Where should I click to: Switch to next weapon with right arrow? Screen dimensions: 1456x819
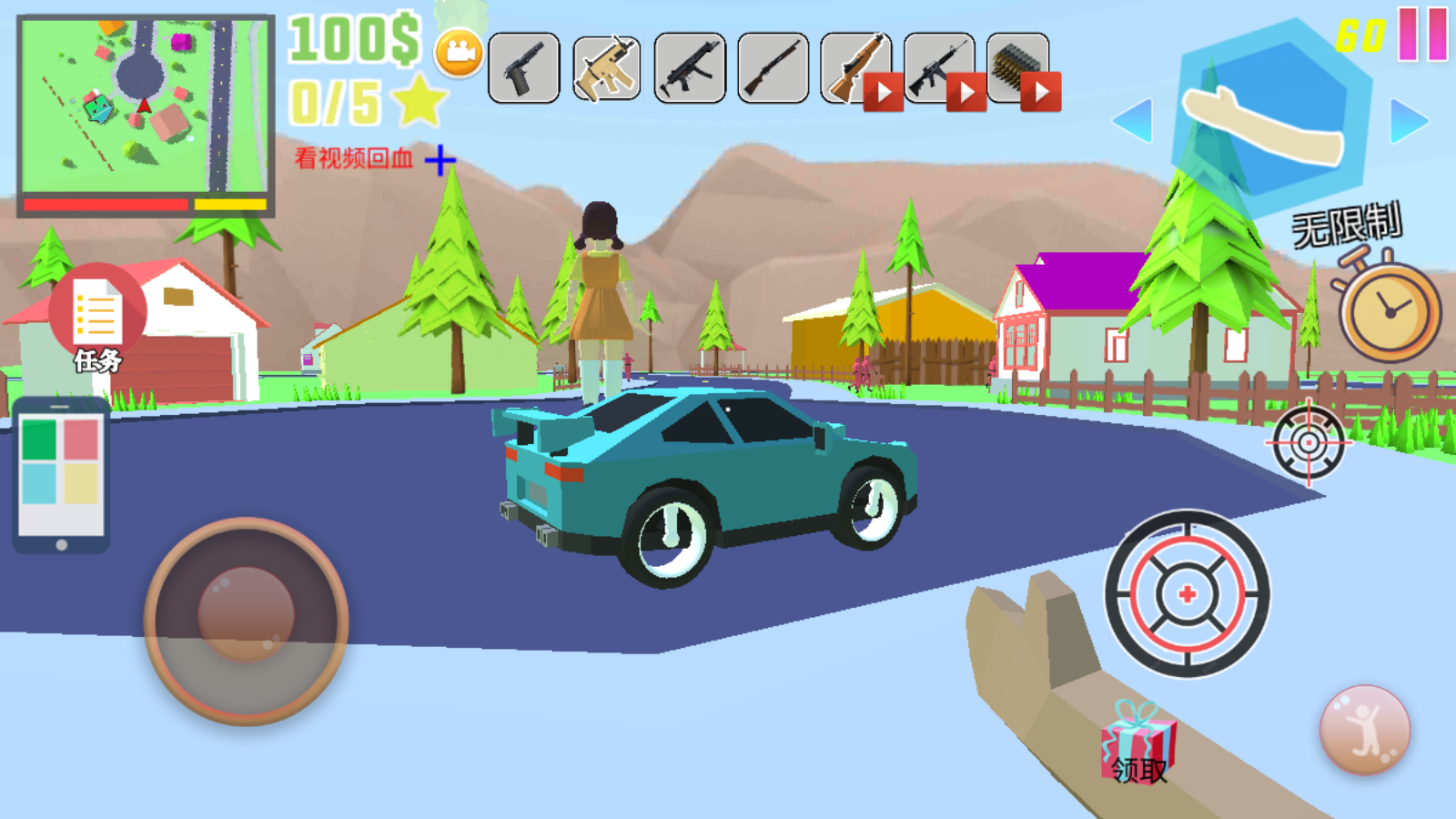[x=1409, y=120]
